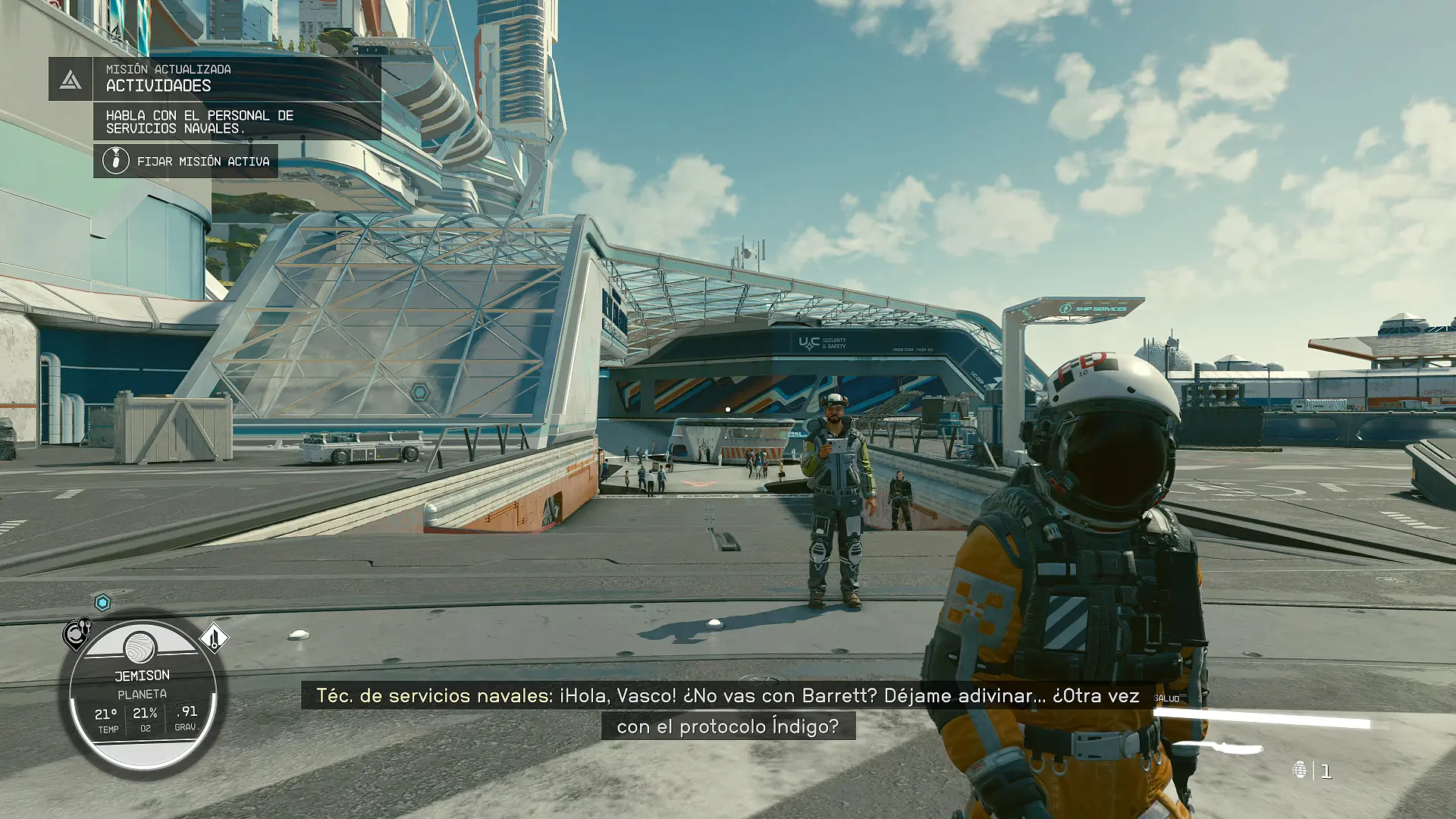This screenshot has height=819, width=1456.
Task: Click the diamond hazard warning icon
Action: [214, 638]
